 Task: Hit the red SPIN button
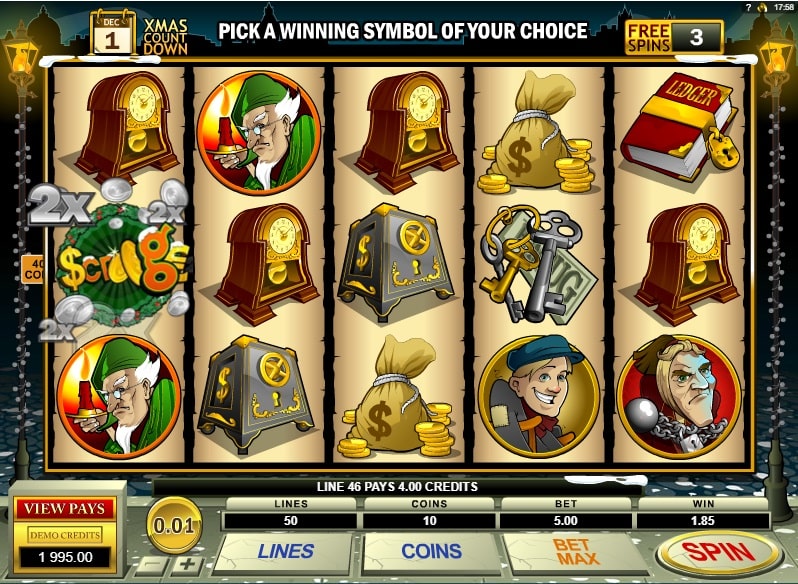click(720, 552)
